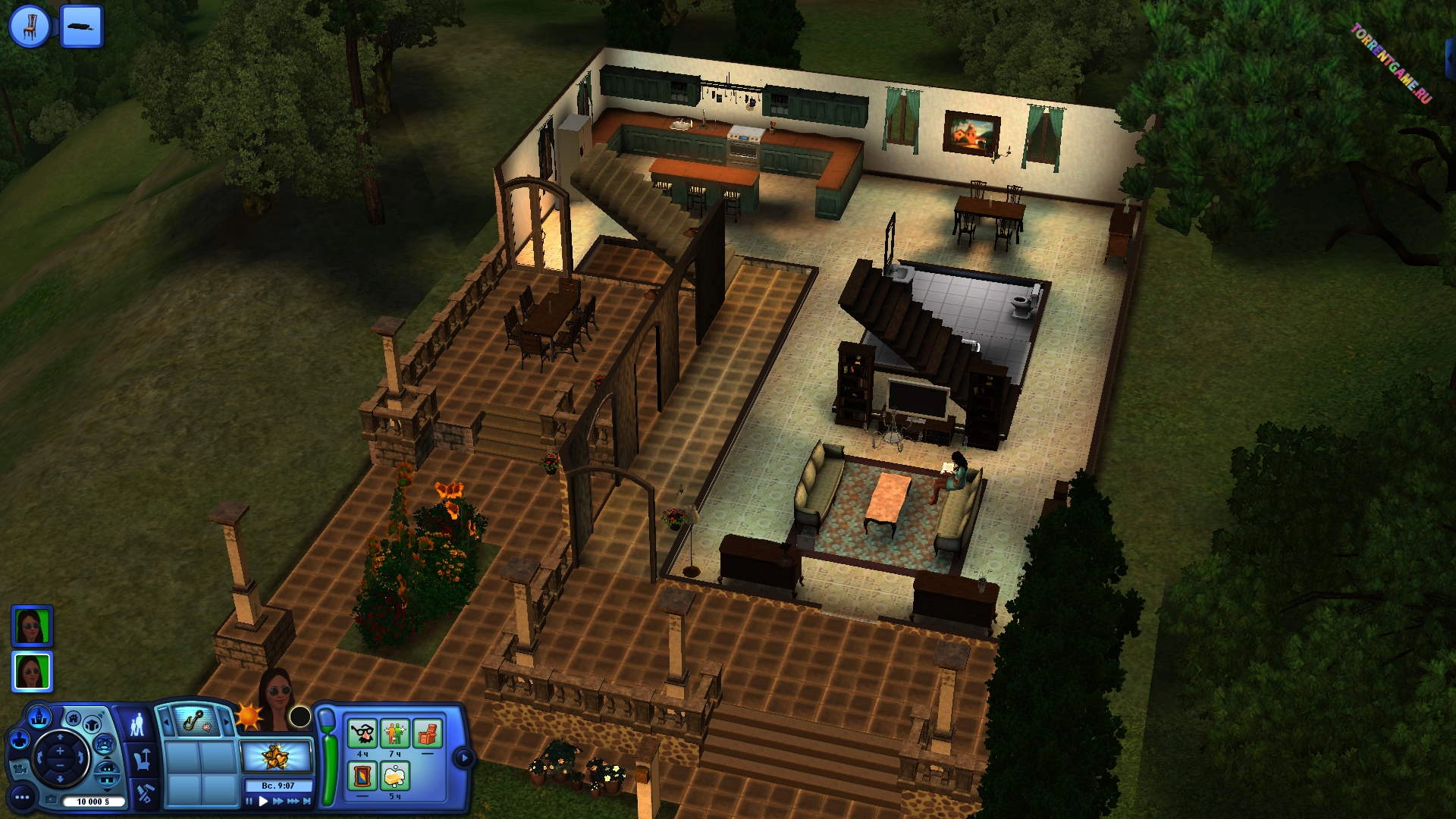Set game speed to triple fast forward
The width and height of the screenshot is (1456, 819).
click(292, 801)
